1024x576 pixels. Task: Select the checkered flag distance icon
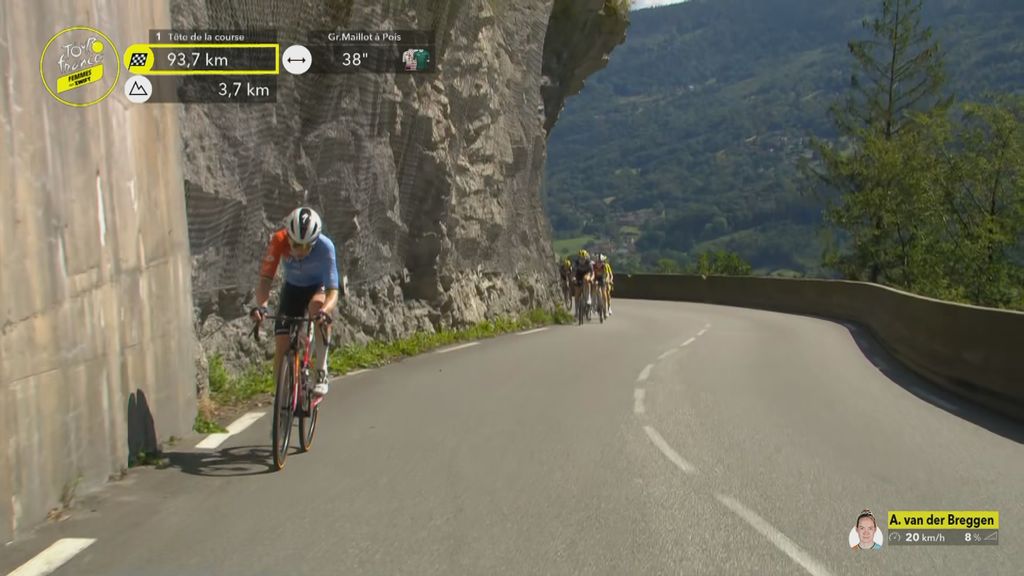138,59
